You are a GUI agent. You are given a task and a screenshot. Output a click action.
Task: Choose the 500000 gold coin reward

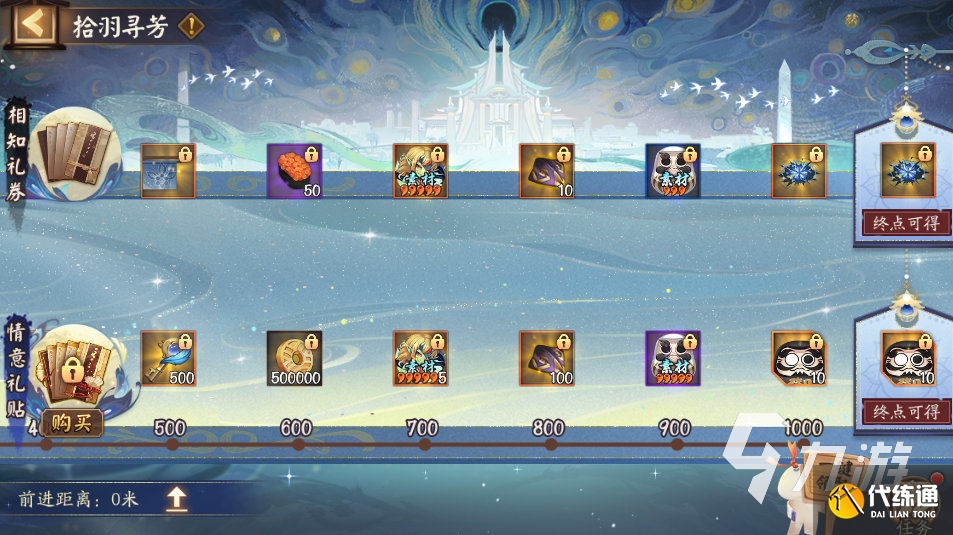click(x=294, y=358)
